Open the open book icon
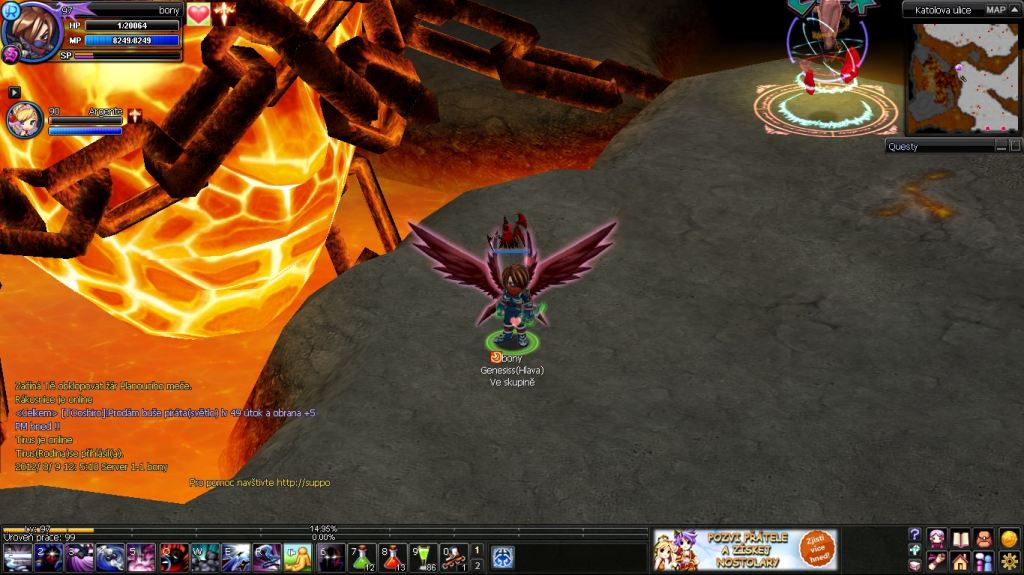The height and width of the screenshot is (575, 1024). pos(960,538)
